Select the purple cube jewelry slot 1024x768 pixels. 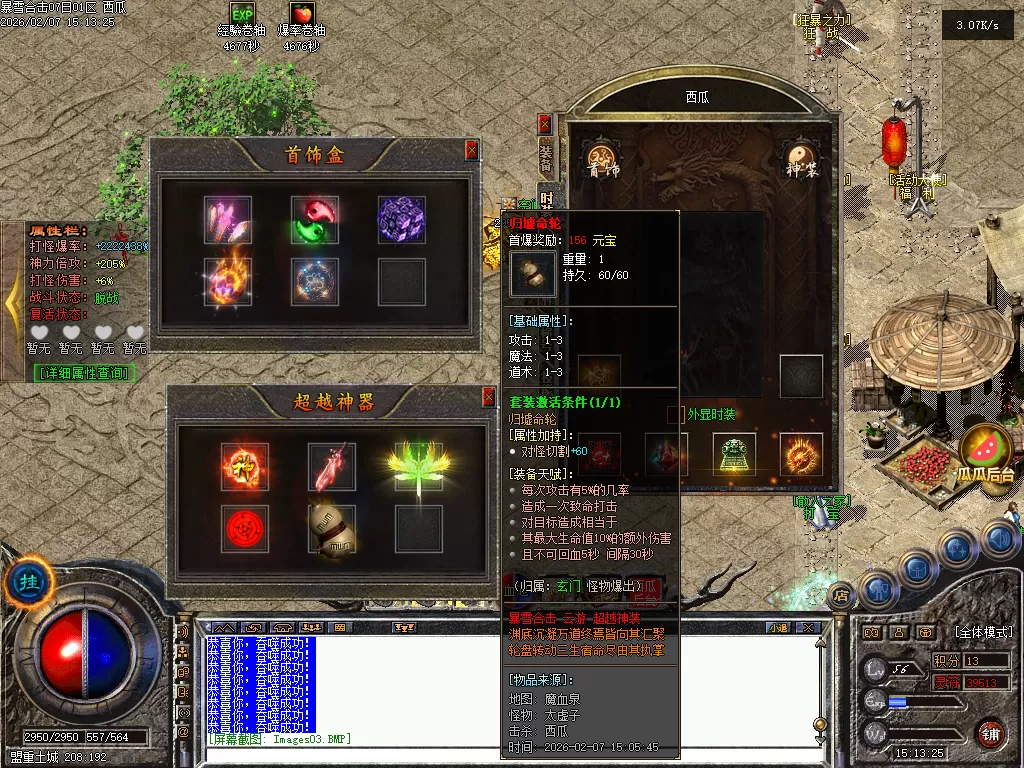(401, 218)
